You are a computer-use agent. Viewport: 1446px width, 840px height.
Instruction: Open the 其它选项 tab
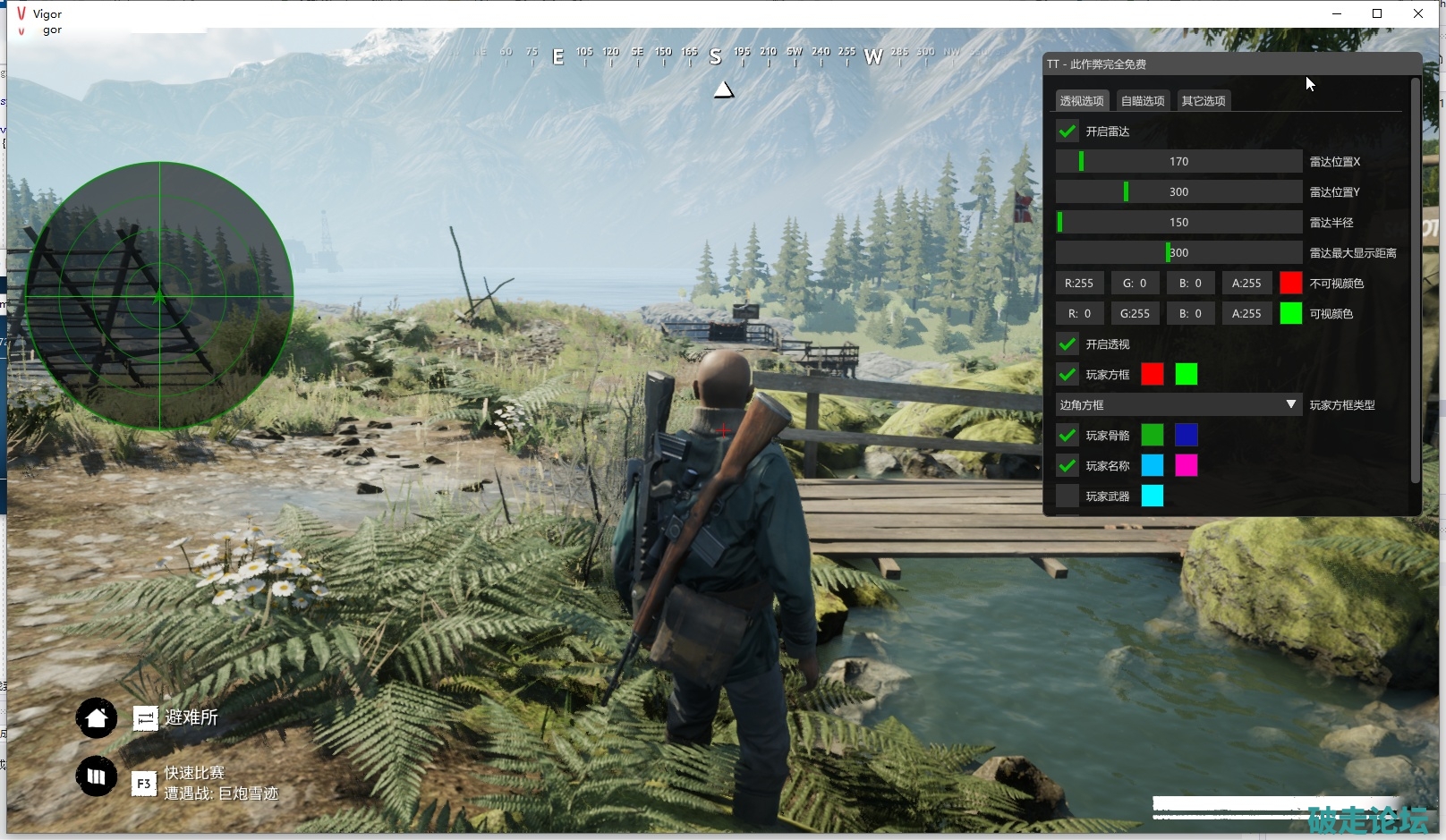click(1203, 101)
